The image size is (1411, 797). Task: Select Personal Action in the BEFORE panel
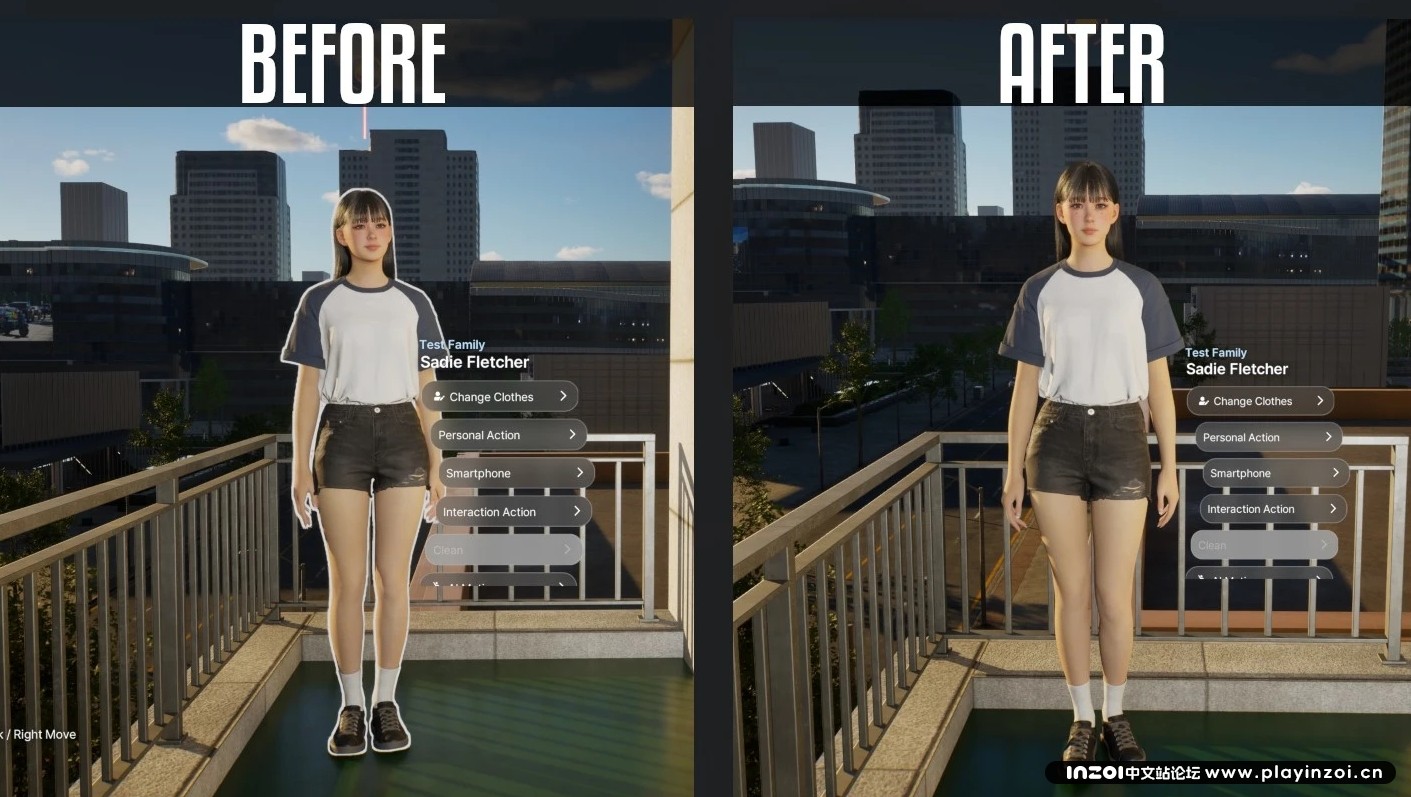click(508, 435)
